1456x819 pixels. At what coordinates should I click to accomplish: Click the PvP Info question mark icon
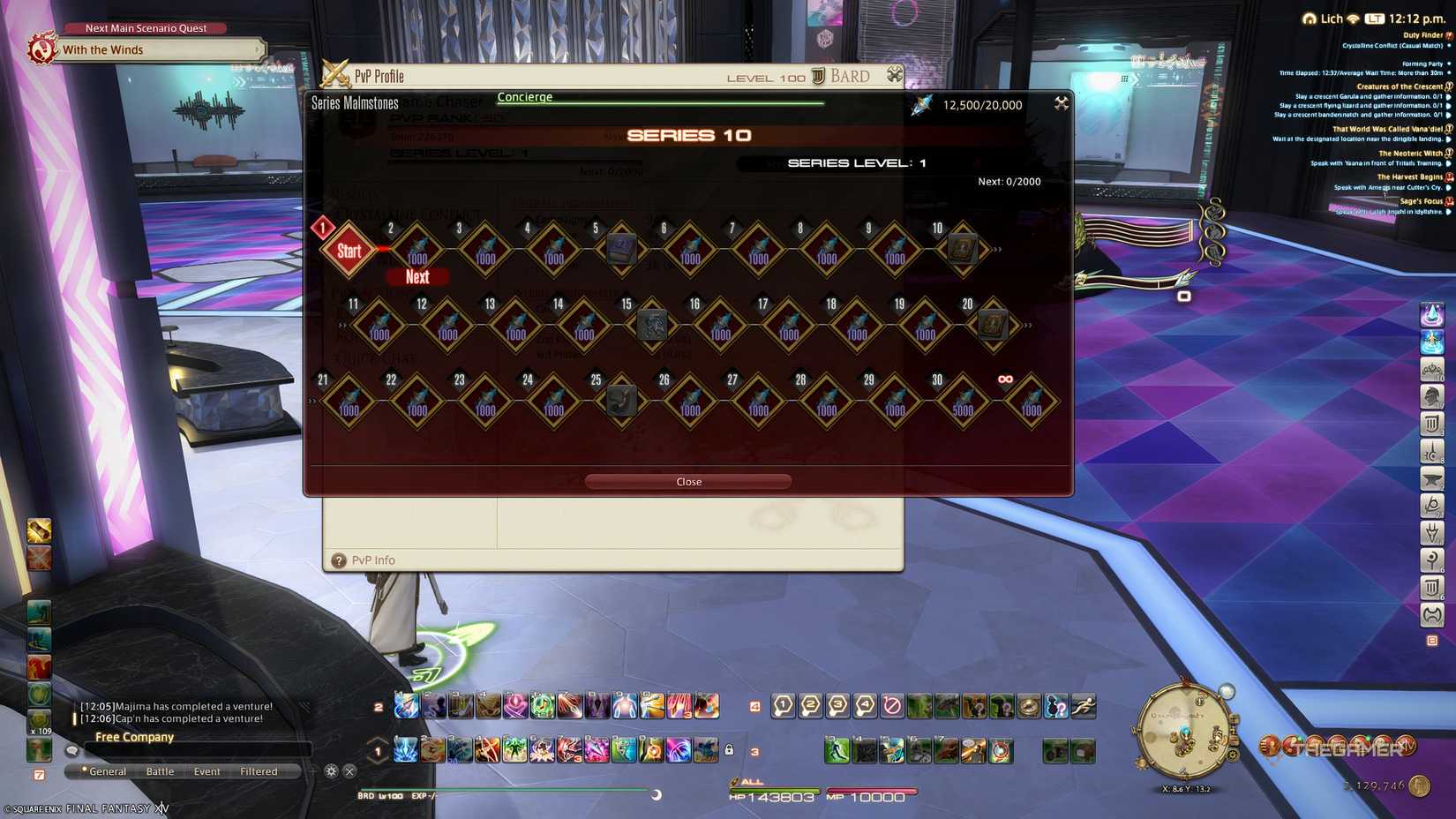[x=339, y=560]
